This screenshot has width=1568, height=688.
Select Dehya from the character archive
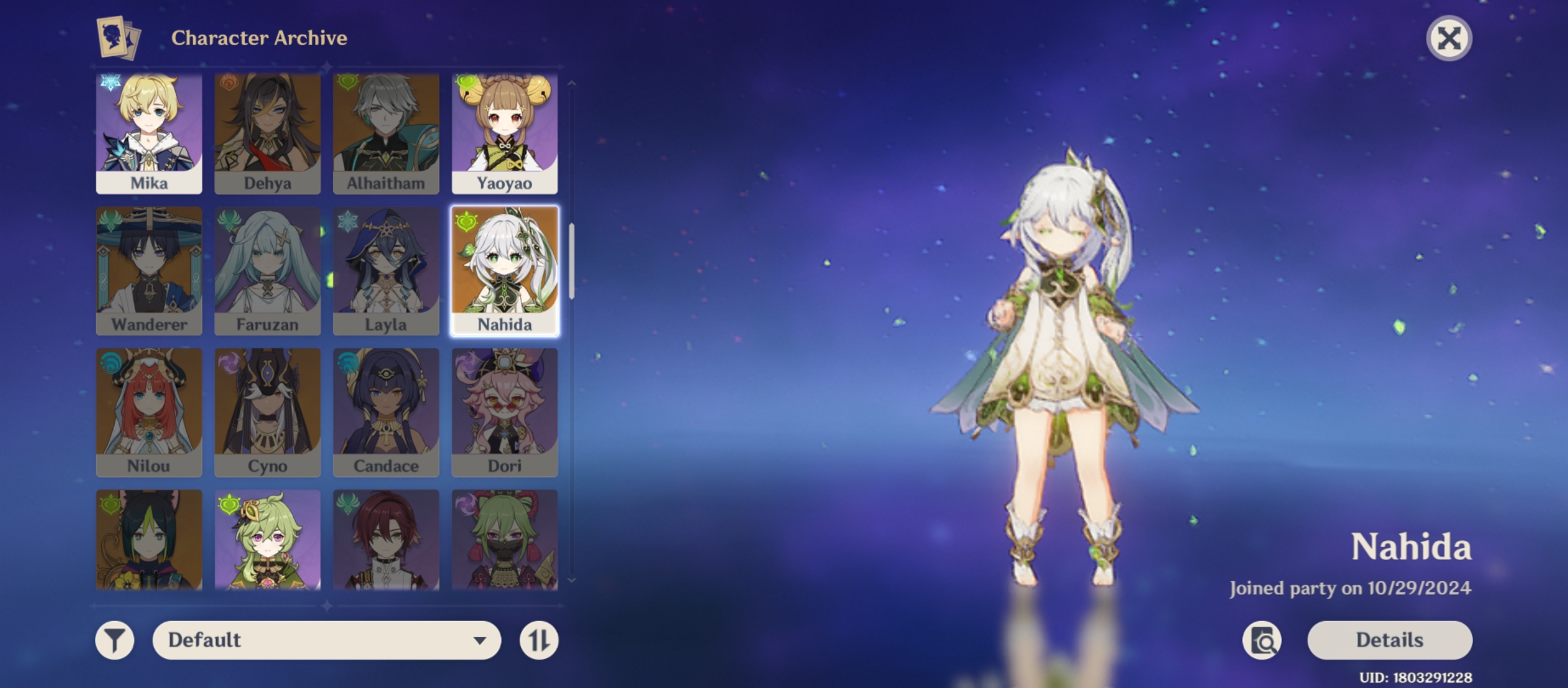click(x=267, y=131)
